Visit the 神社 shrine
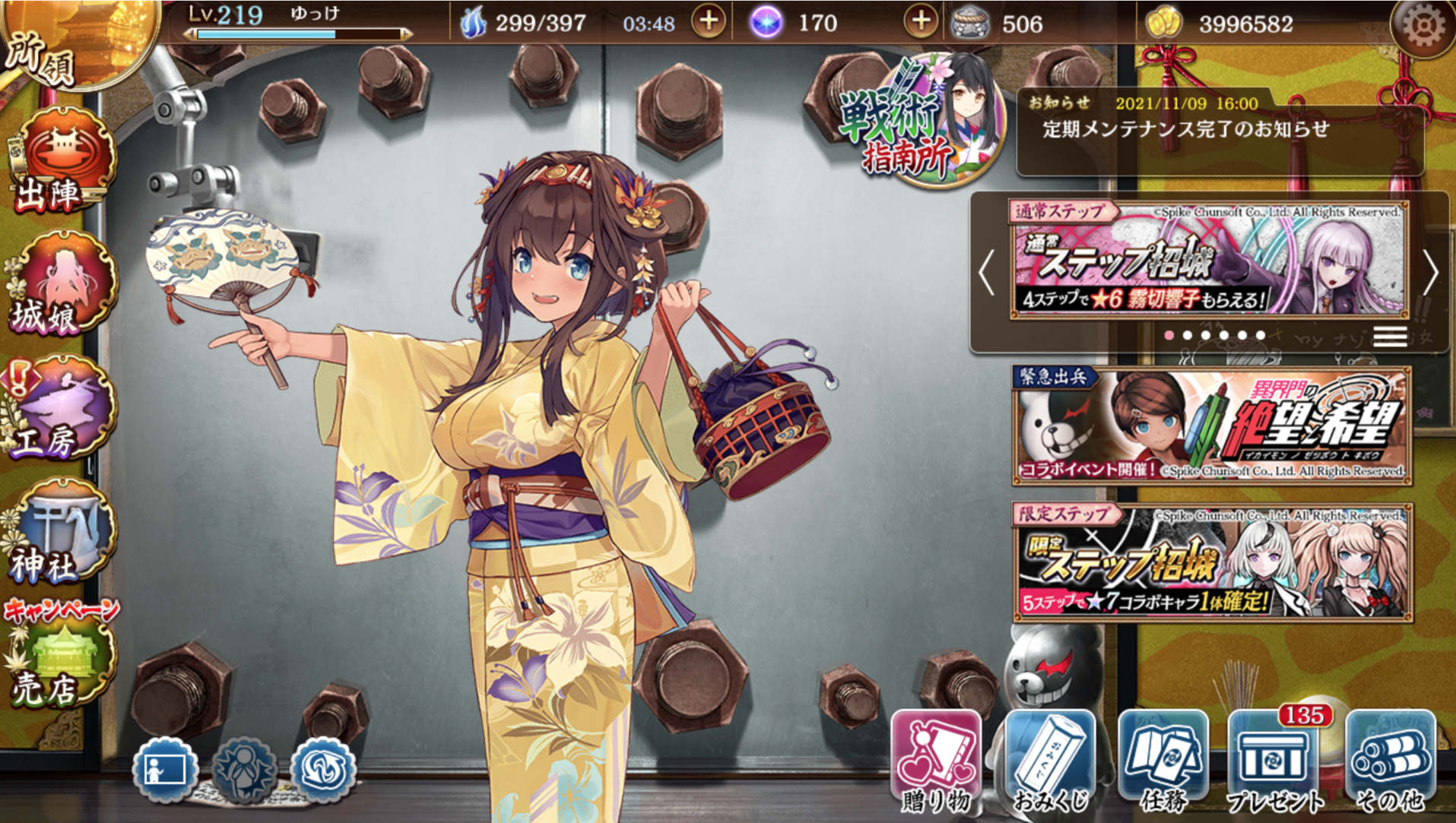This screenshot has width=1456, height=823. point(62,532)
